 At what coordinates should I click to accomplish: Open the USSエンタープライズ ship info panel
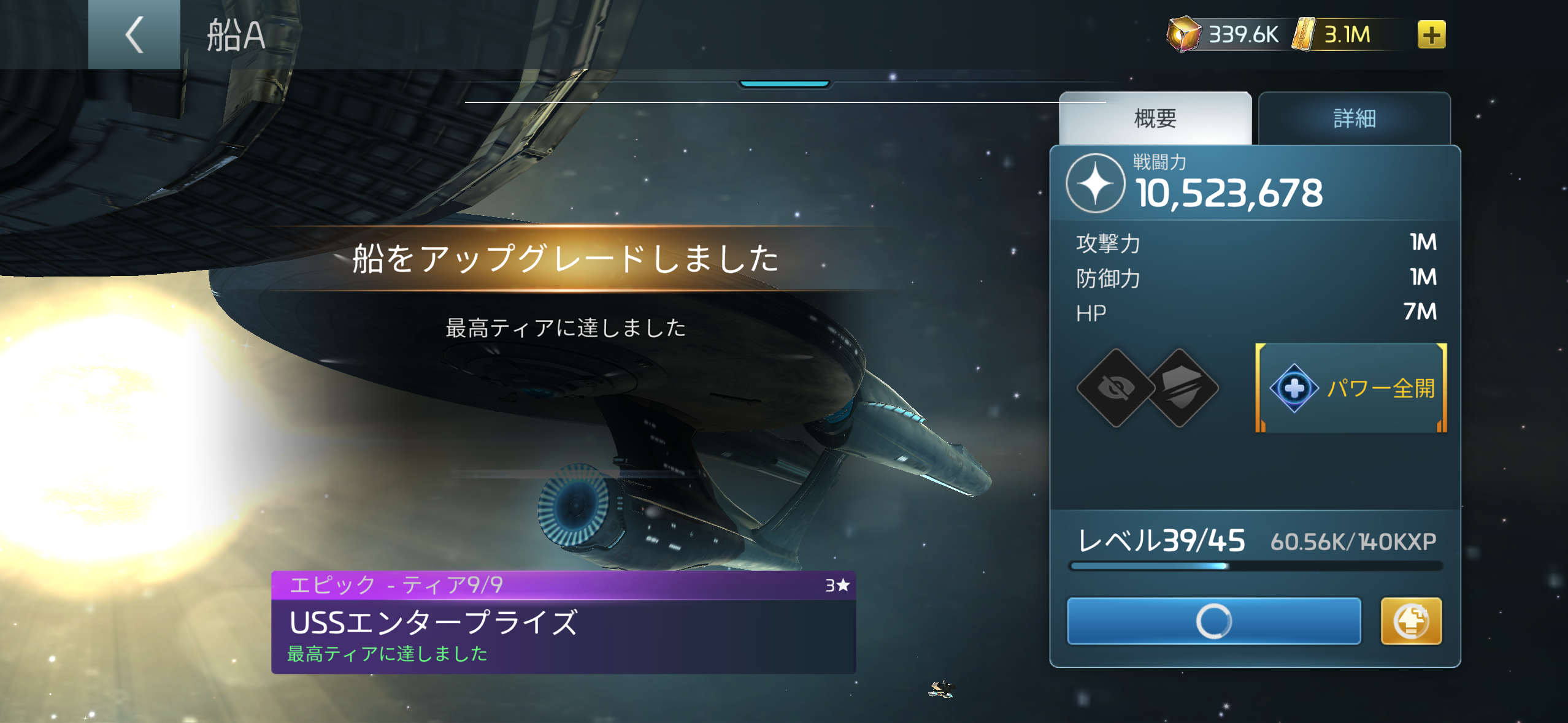click(563, 622)
